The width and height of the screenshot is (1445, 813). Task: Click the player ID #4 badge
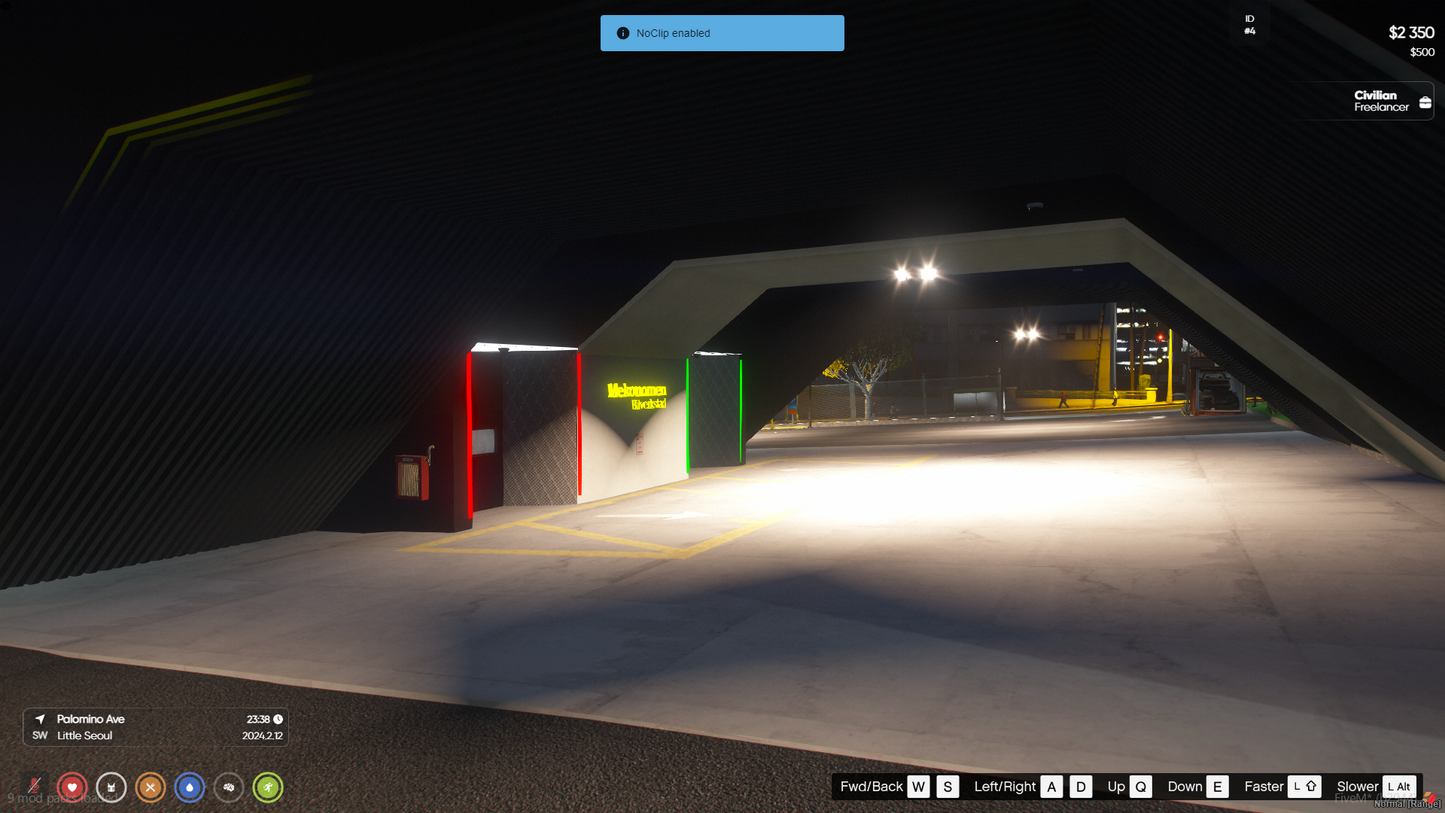(x=1249, y=25)
